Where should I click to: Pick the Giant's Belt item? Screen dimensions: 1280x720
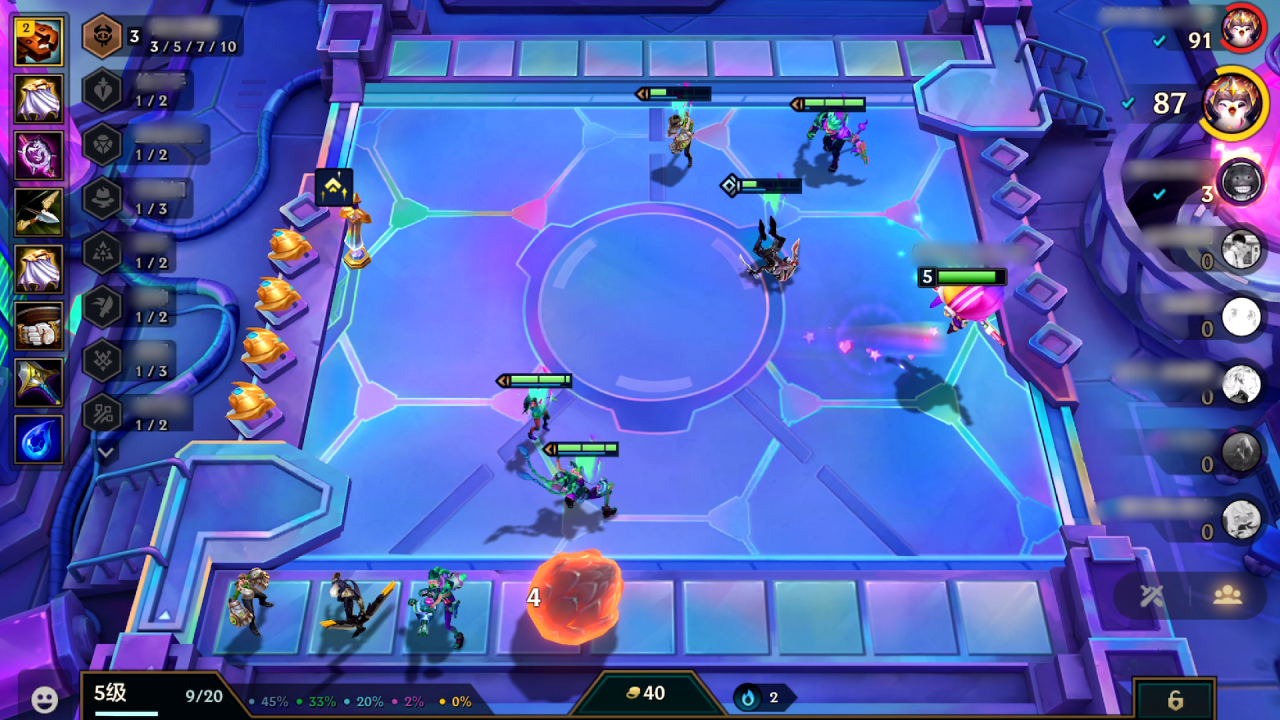(x=39, y=326)
